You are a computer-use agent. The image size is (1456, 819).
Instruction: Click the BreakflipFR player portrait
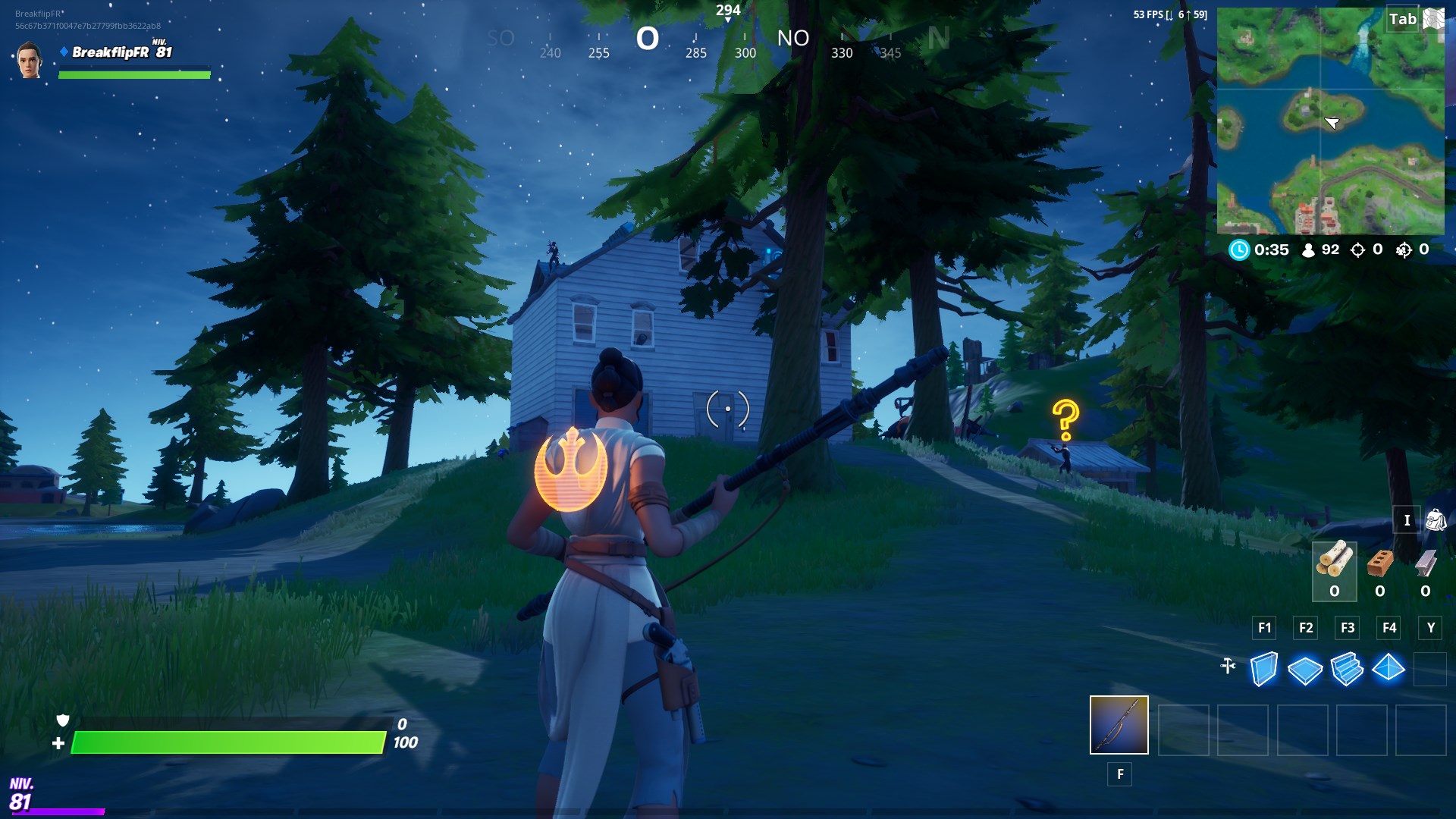coord(30,61)
